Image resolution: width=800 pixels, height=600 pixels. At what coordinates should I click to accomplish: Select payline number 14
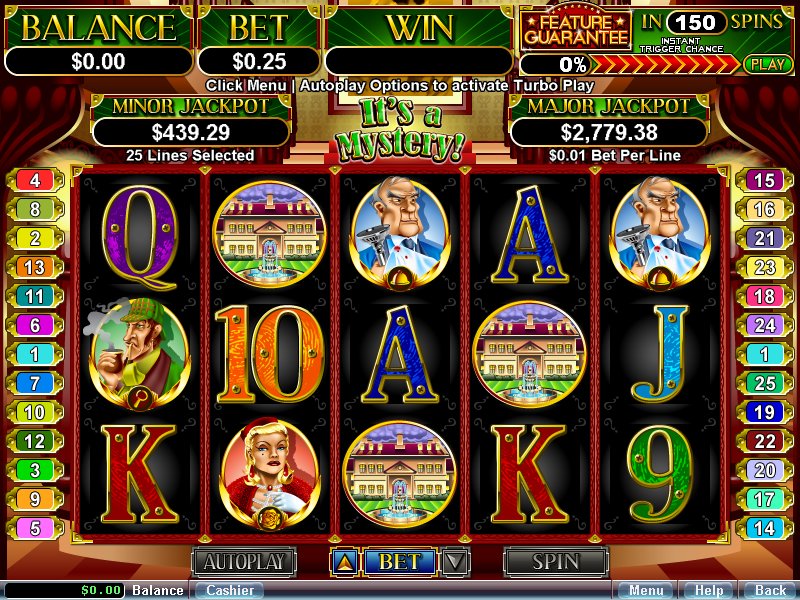point(764,528)
